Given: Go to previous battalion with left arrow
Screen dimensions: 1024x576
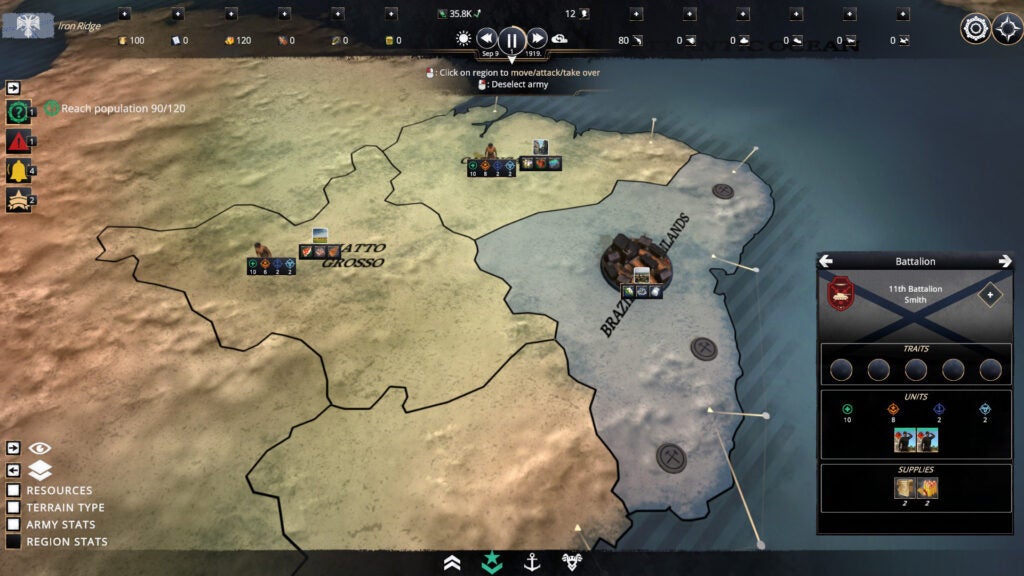Looking at the screenshot, I should [x=827, y=261].
